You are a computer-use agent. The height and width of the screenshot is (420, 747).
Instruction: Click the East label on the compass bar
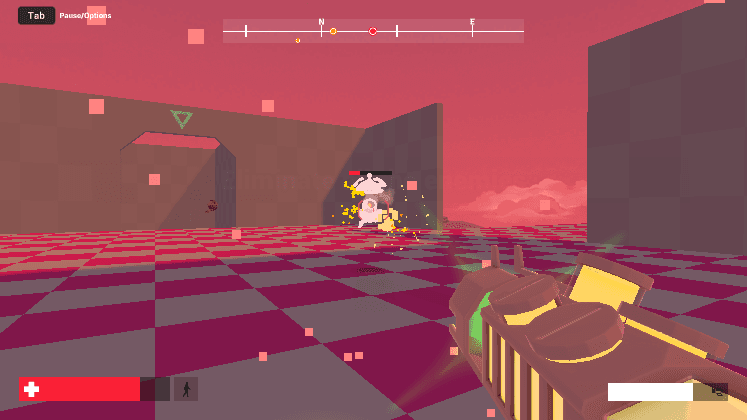coord(473,21)
